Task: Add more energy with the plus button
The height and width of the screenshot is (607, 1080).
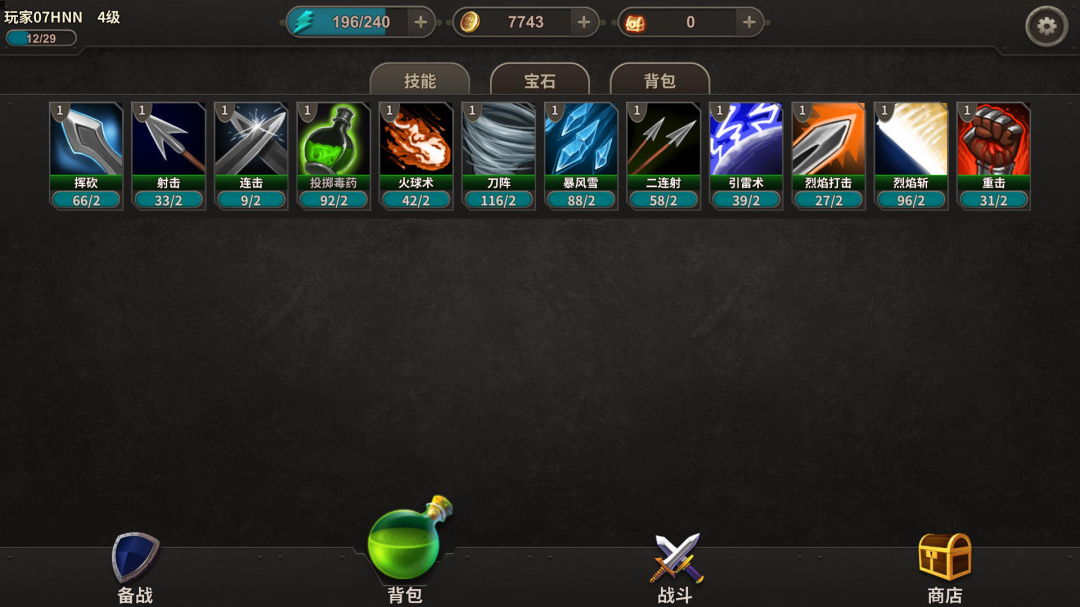Action: tap(420, 22)
